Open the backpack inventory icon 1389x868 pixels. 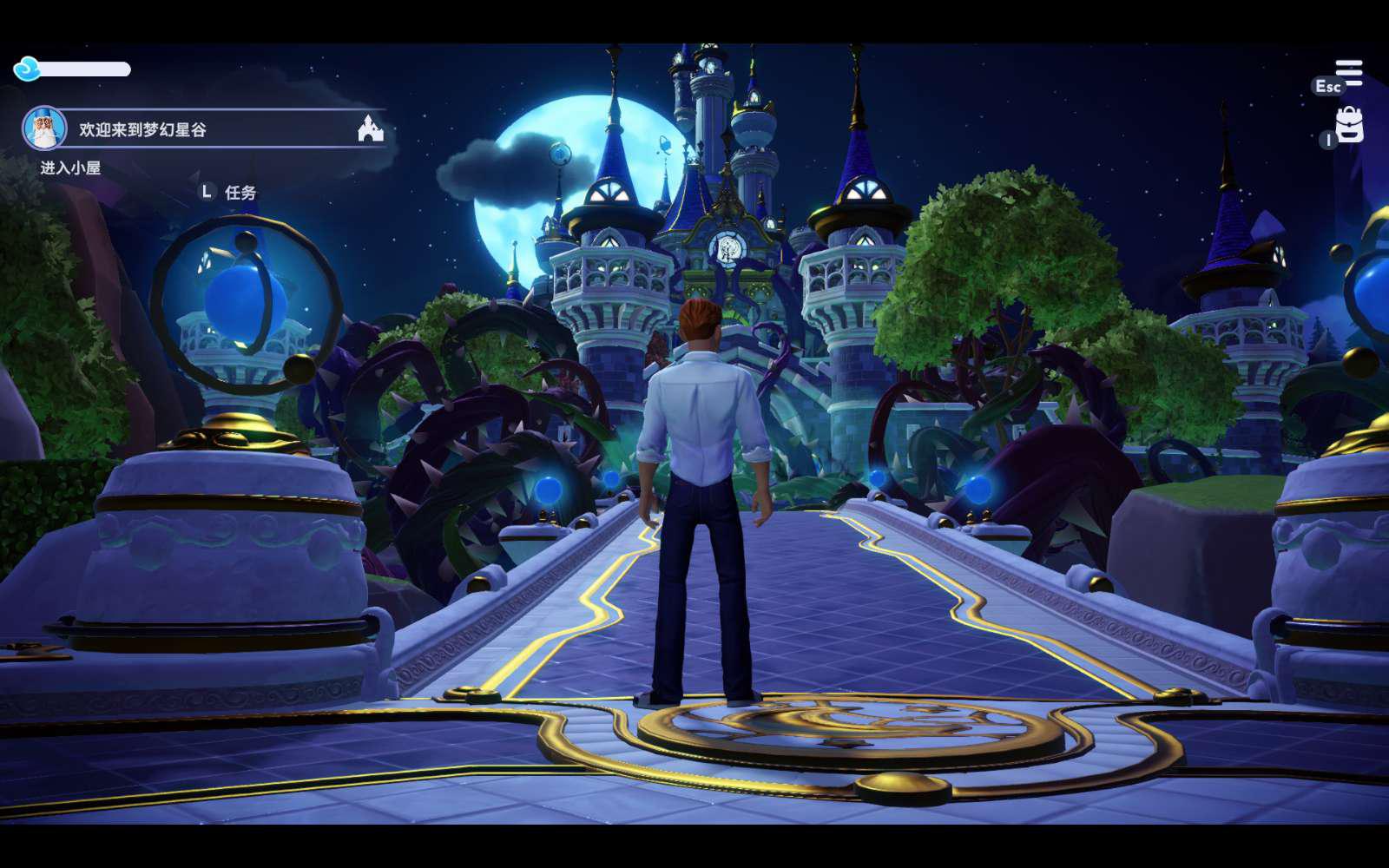pyautogui.click(x=1349, y=125)
